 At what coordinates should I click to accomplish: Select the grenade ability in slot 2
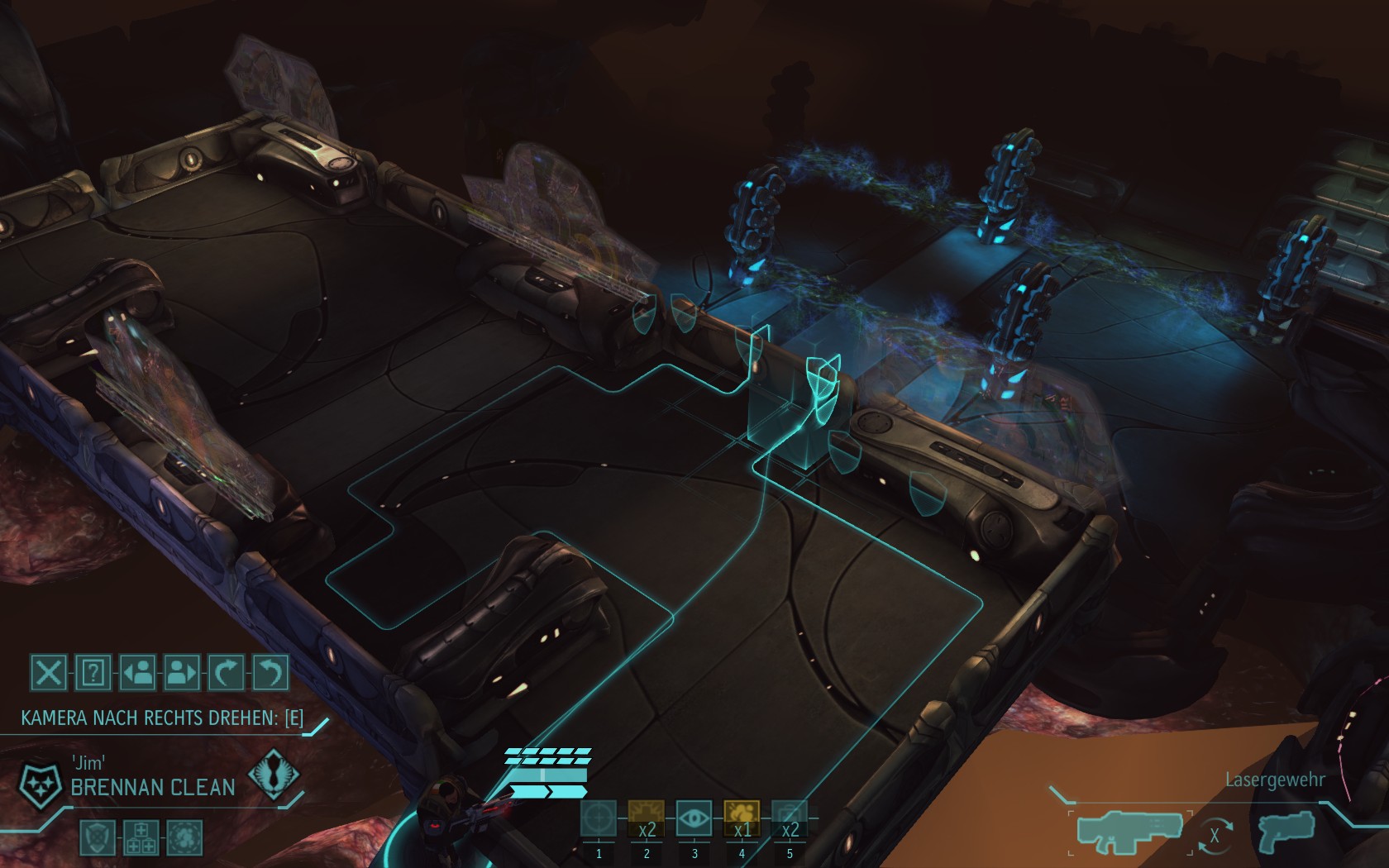pyautogui.click(x=647, y=818)
